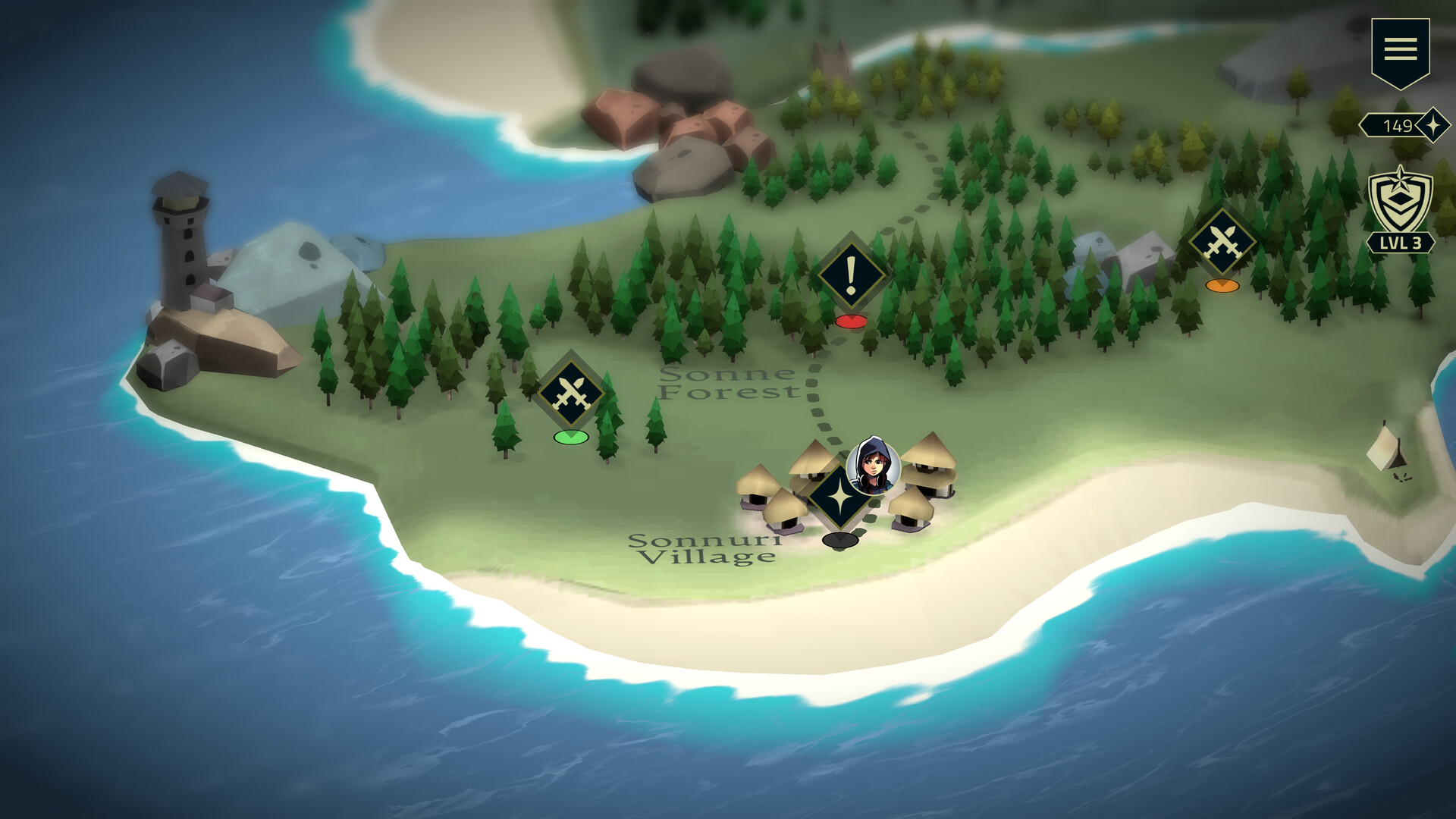Open the hamburger menu in top-right corner
The width and height of the screenshot is (1456, 819).
[1401, 49]
